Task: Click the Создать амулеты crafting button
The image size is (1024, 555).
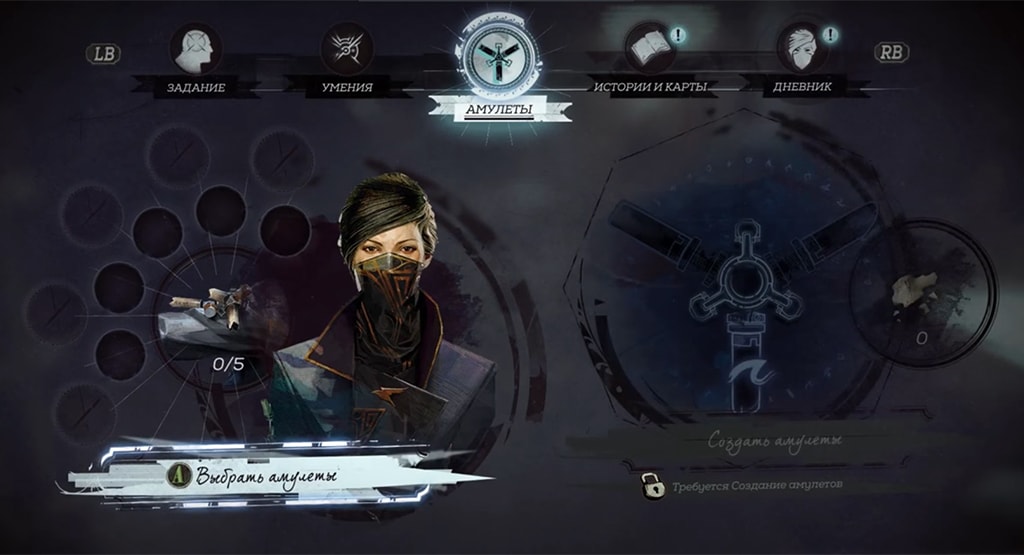Action: click(x=775, y=440)
